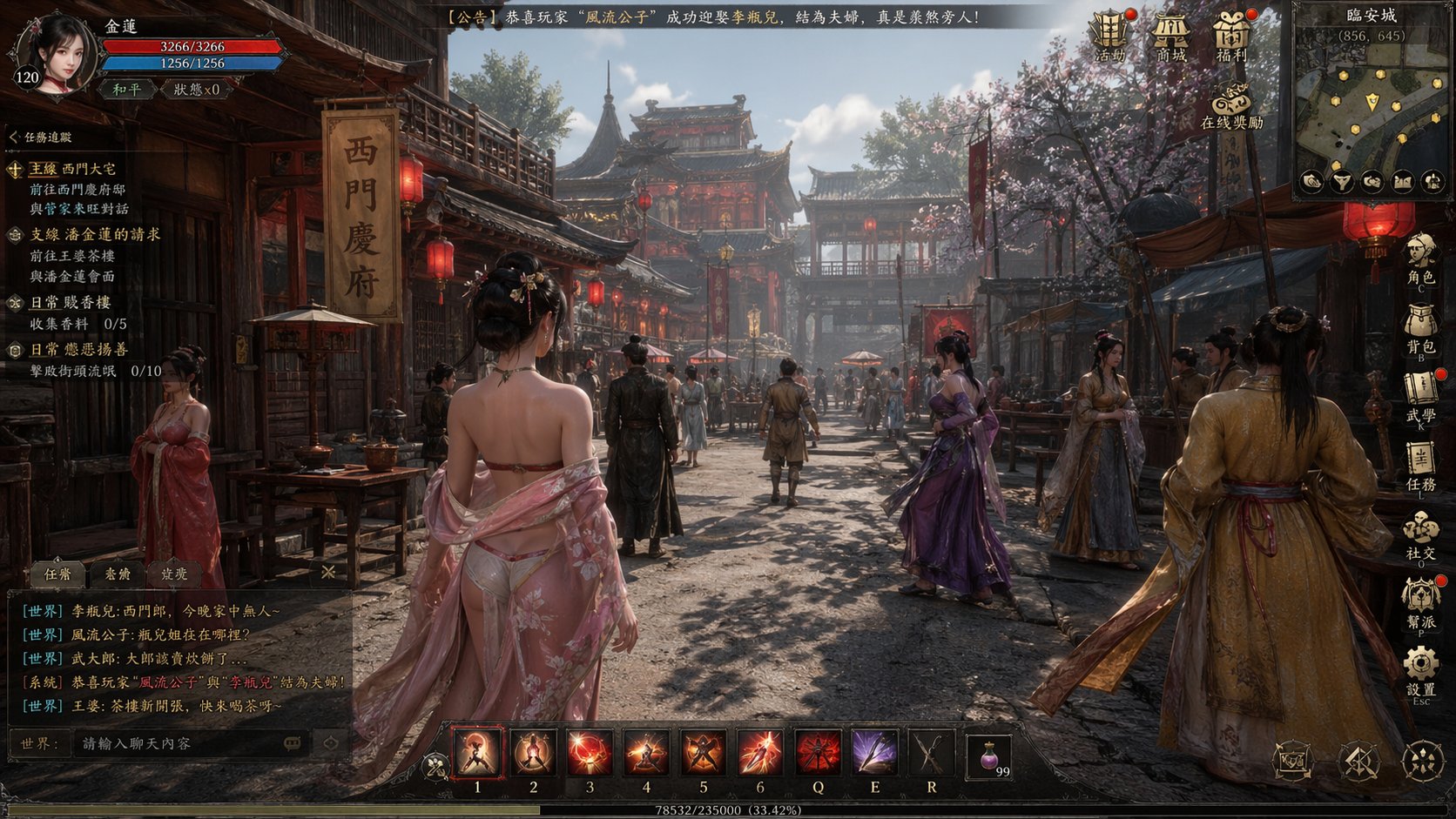
Task: Open the 角色 character sheet
Action: [1420, 258]
